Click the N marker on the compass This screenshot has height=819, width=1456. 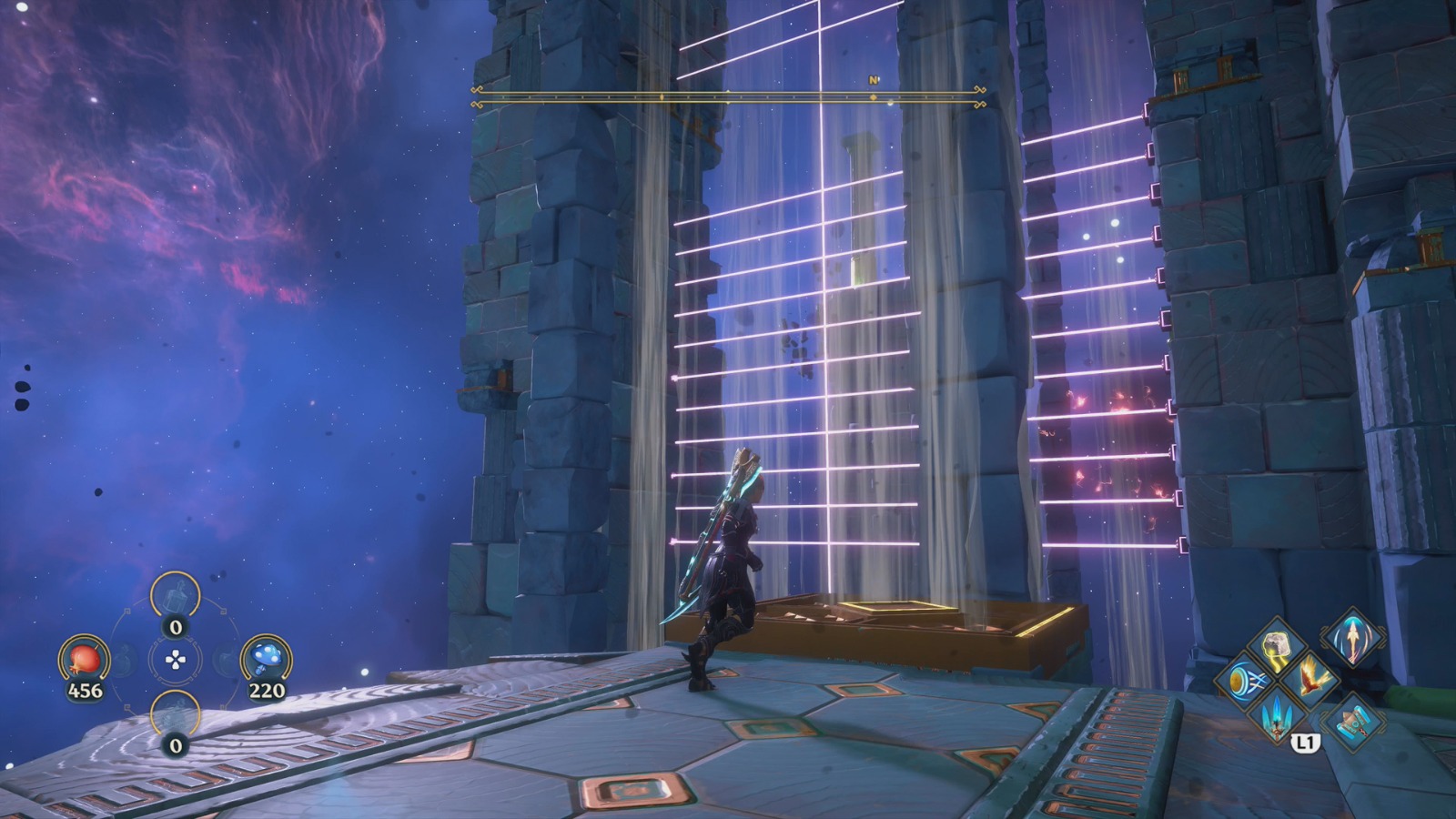point(875,81)
